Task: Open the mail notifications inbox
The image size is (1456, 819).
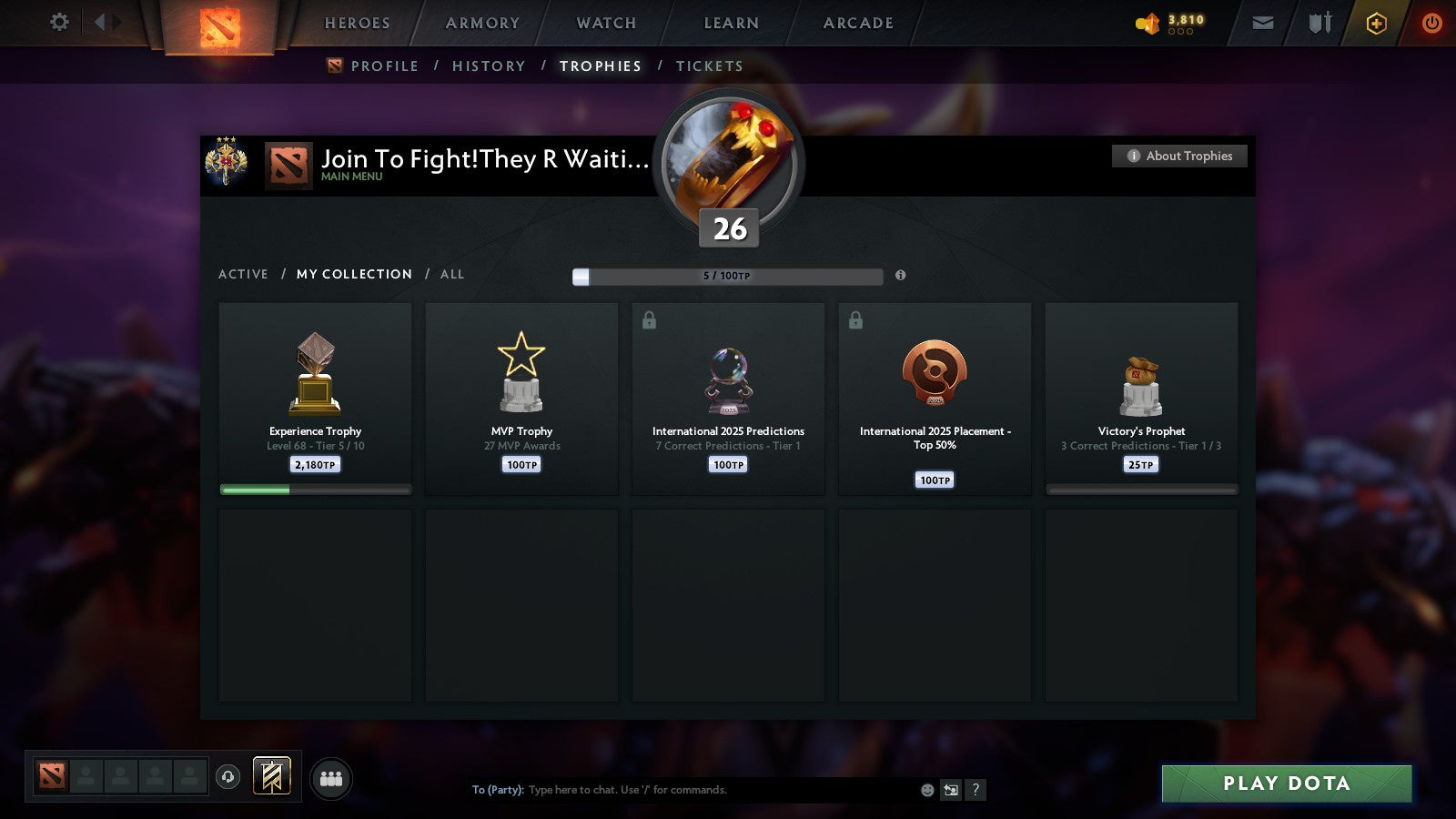Action: (1263, 23)
